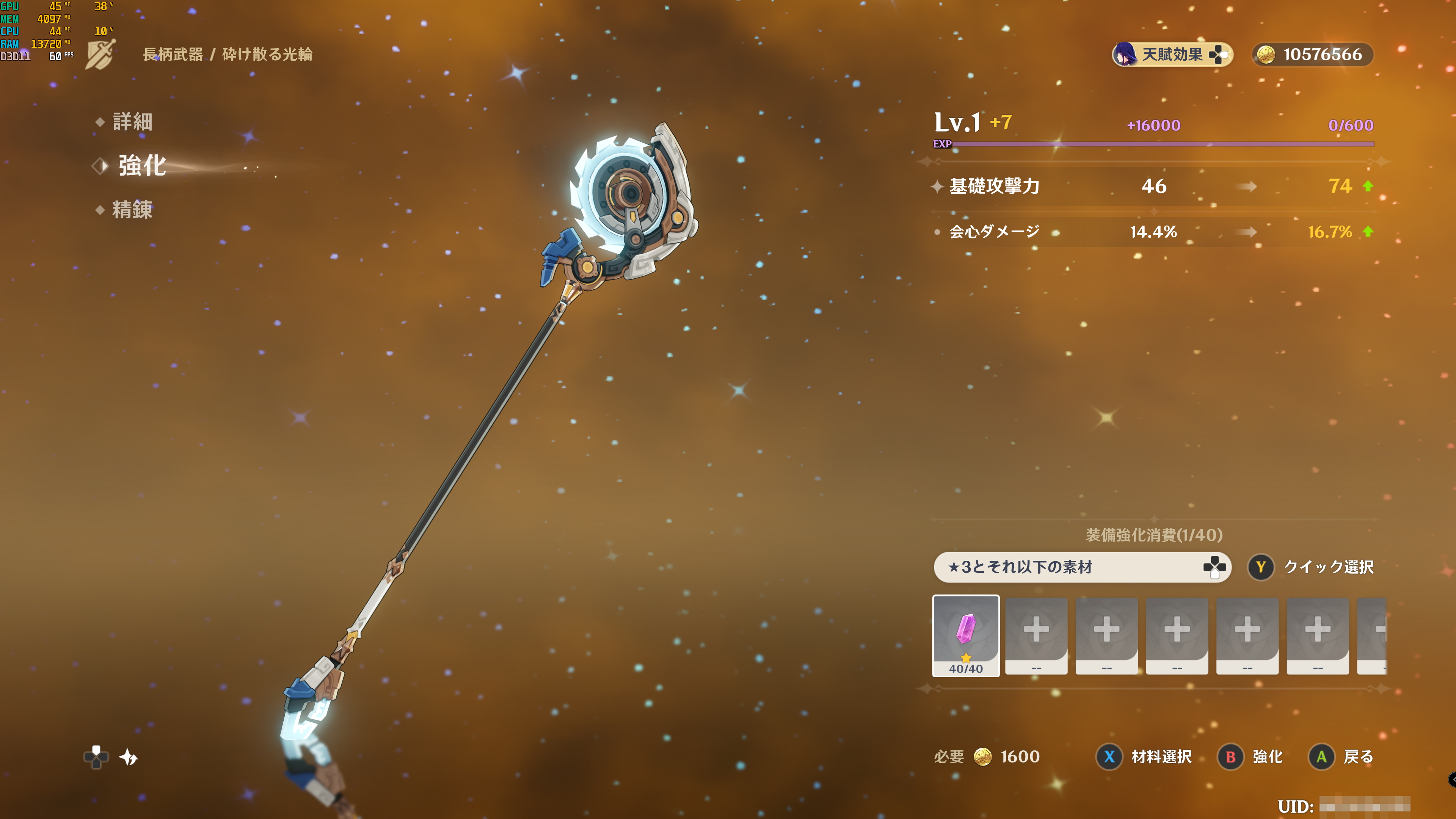Screen dimensions: 1456x819
Task: Toggle the sparkle view icon at bottom-left
Action: tap(129, 757)
